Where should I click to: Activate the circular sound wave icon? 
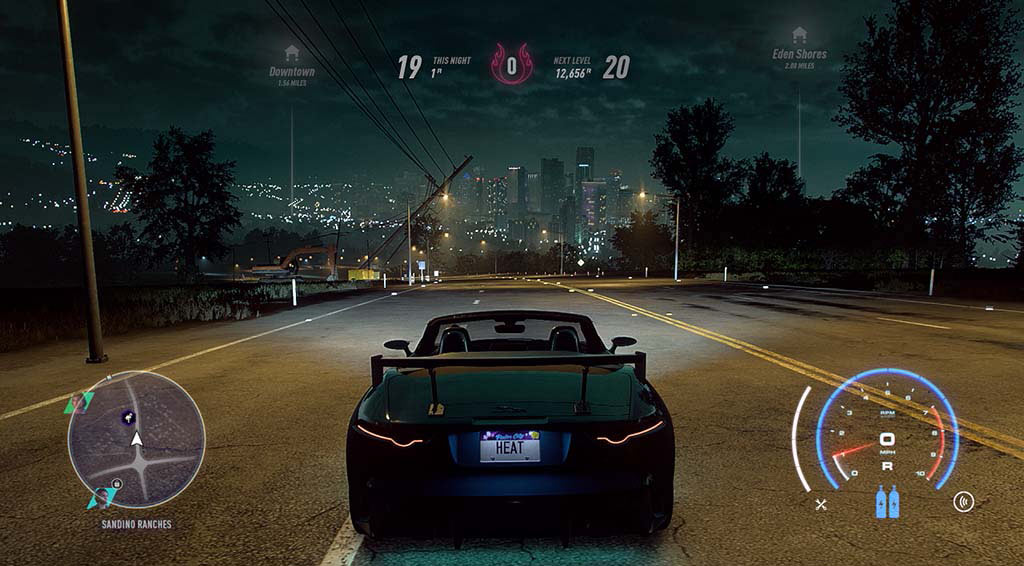click(964, 502)
